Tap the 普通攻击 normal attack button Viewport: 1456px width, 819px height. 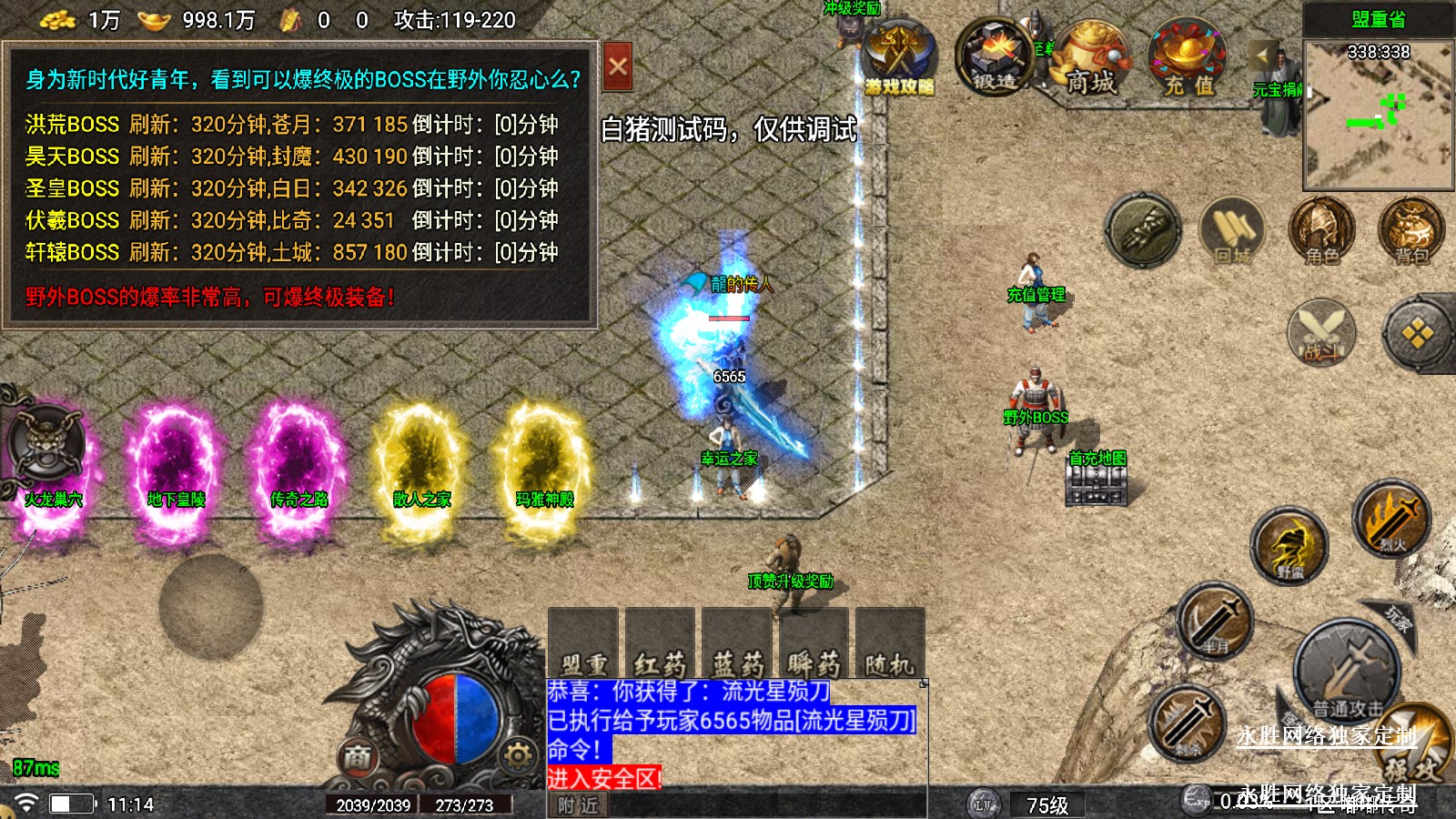click(1347, 673)
